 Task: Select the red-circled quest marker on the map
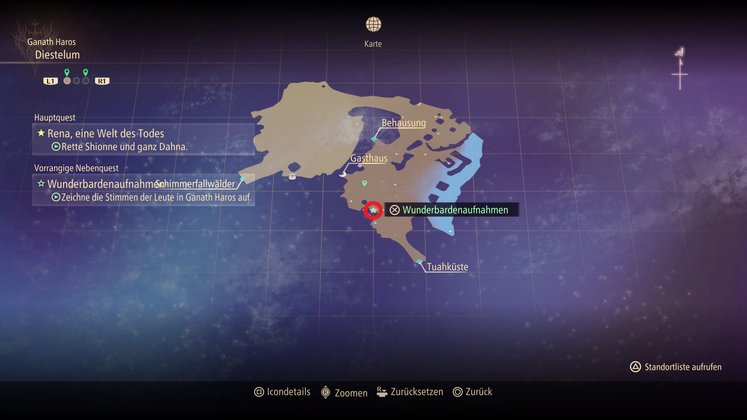[x=372, y=210]
